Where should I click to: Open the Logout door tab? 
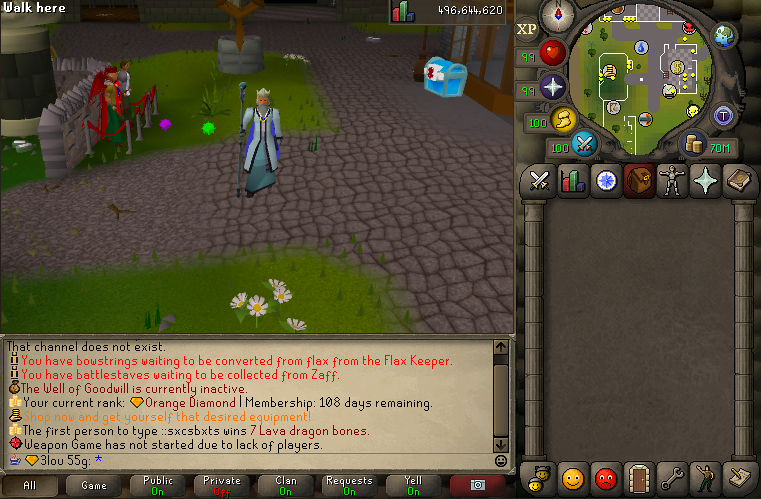pyautogui.click(x=639, y=477)
